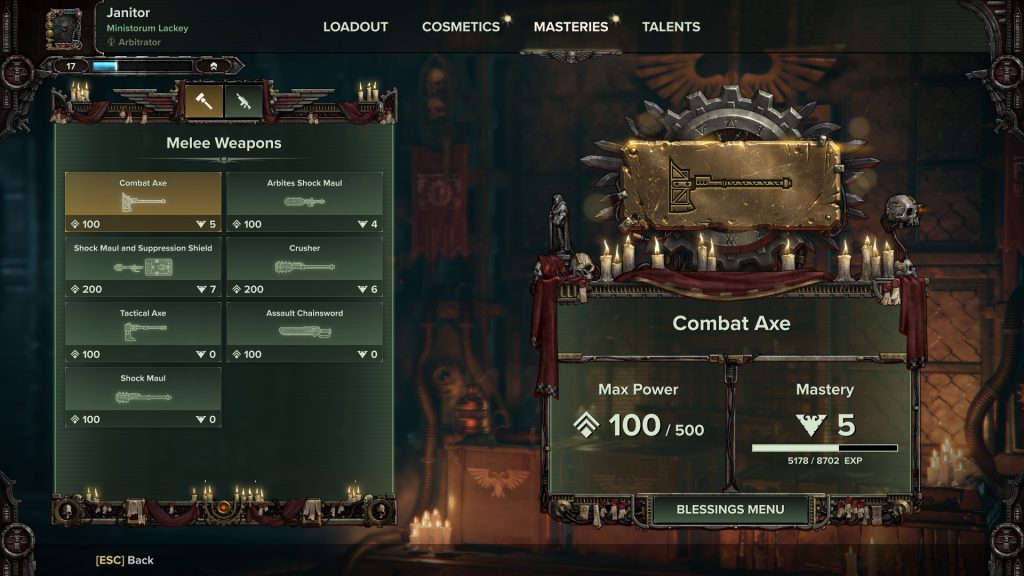Choose the Arbites Shock Maul tile
The width and height of the screenshot is (1024, 576).
[x=304, y=202]
